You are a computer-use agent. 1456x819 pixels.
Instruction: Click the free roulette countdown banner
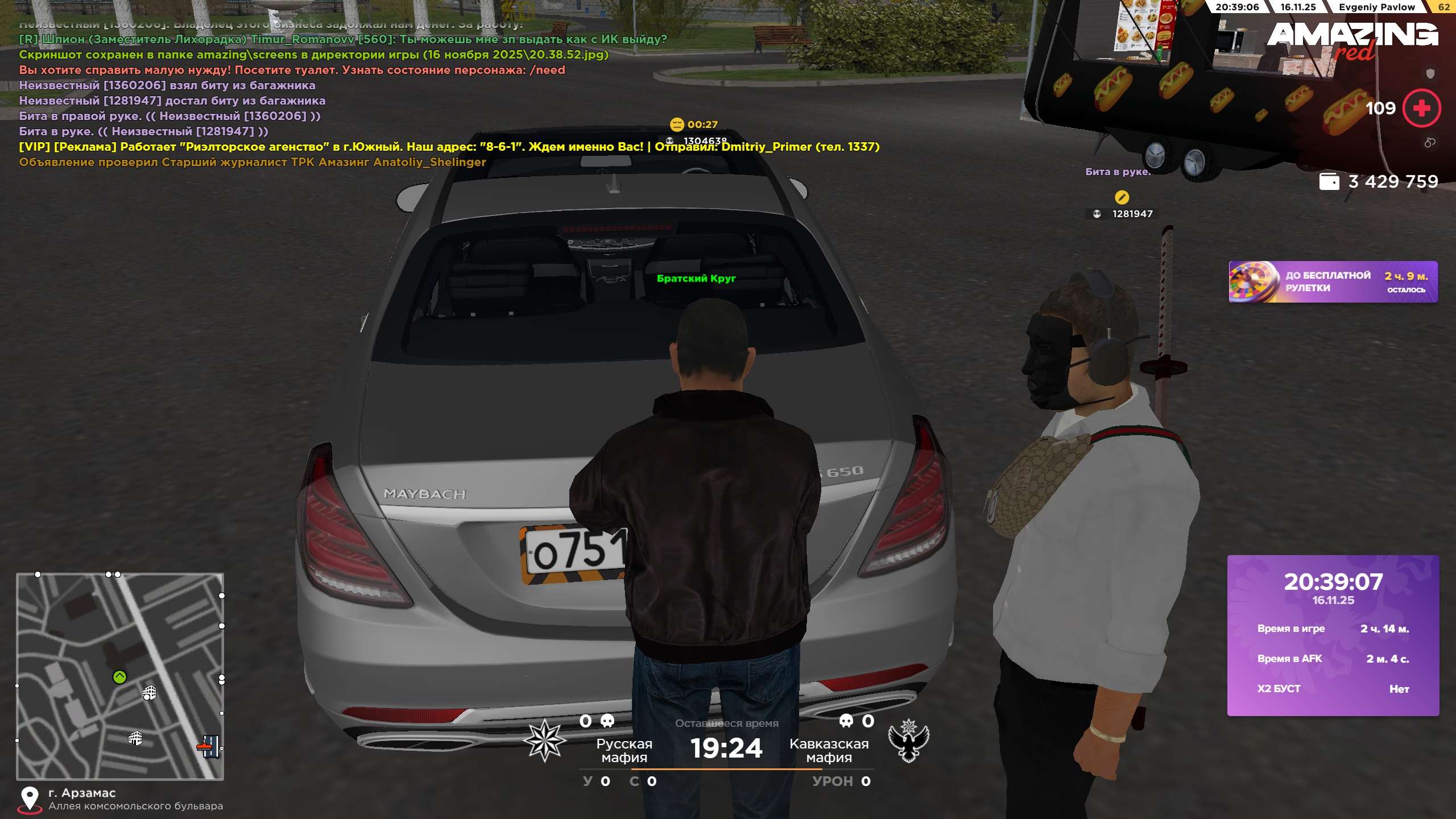(x=1333, y=282)
